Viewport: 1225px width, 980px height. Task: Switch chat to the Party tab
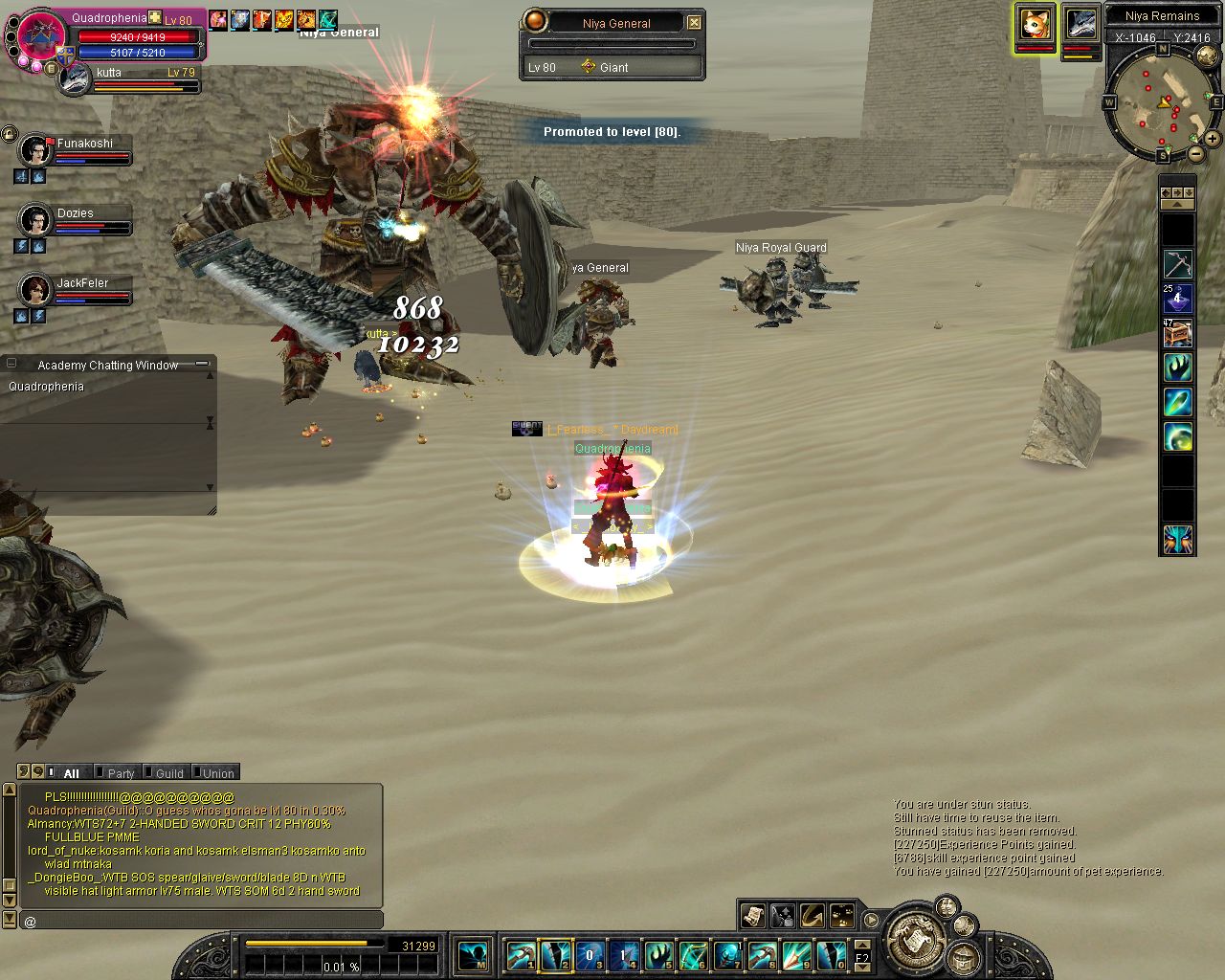coord(120,772)
